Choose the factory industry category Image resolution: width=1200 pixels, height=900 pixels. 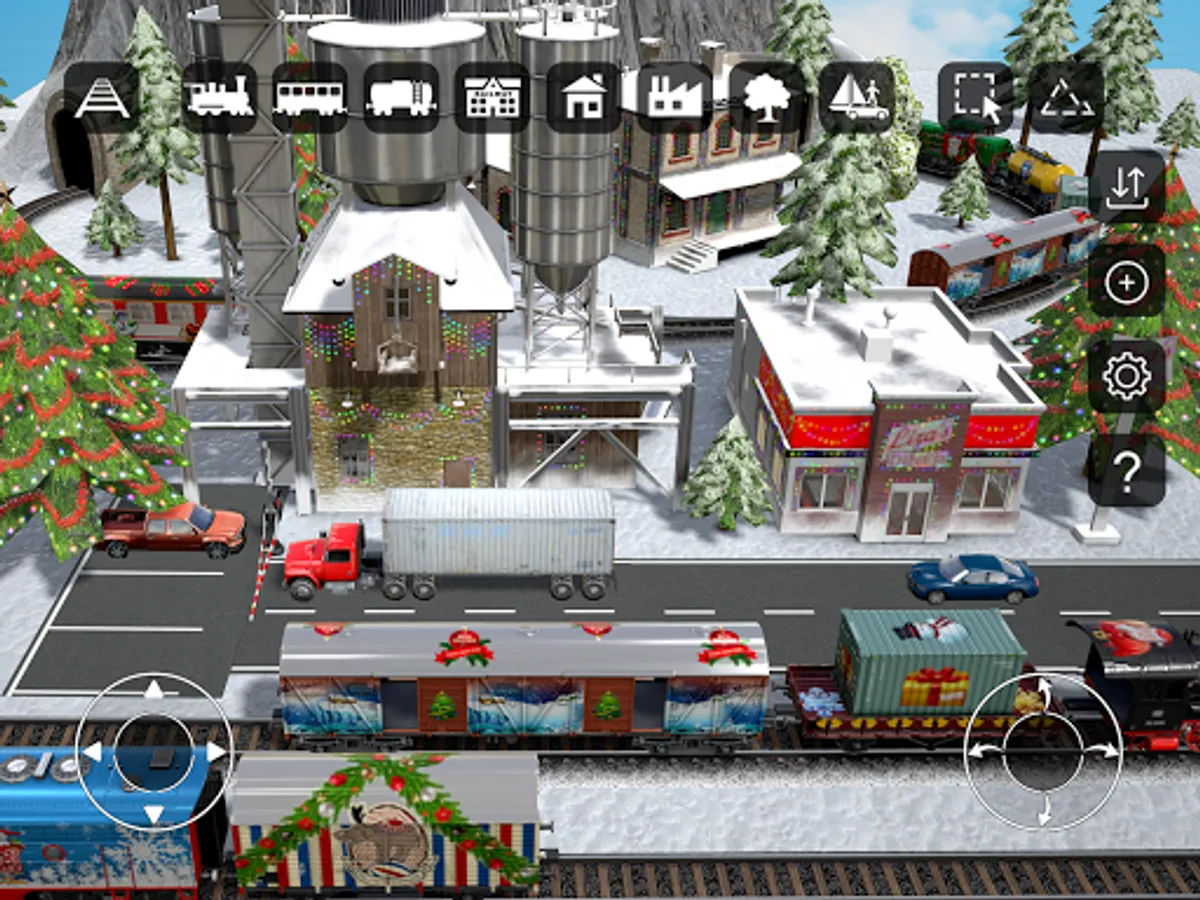pos(674,98)
